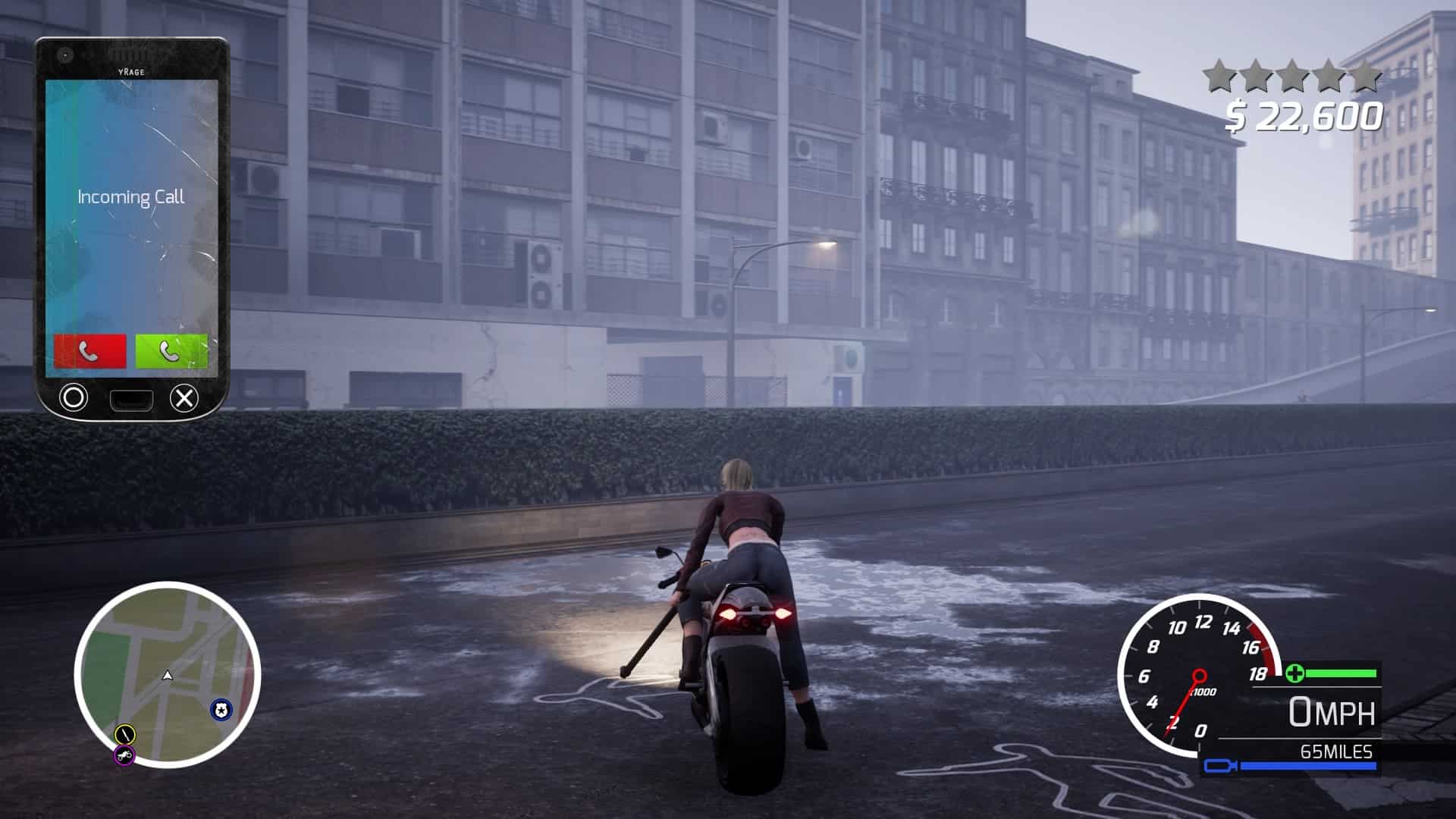Open the circular minimap
Screen dimensions: 1456x819
point(168,674)
